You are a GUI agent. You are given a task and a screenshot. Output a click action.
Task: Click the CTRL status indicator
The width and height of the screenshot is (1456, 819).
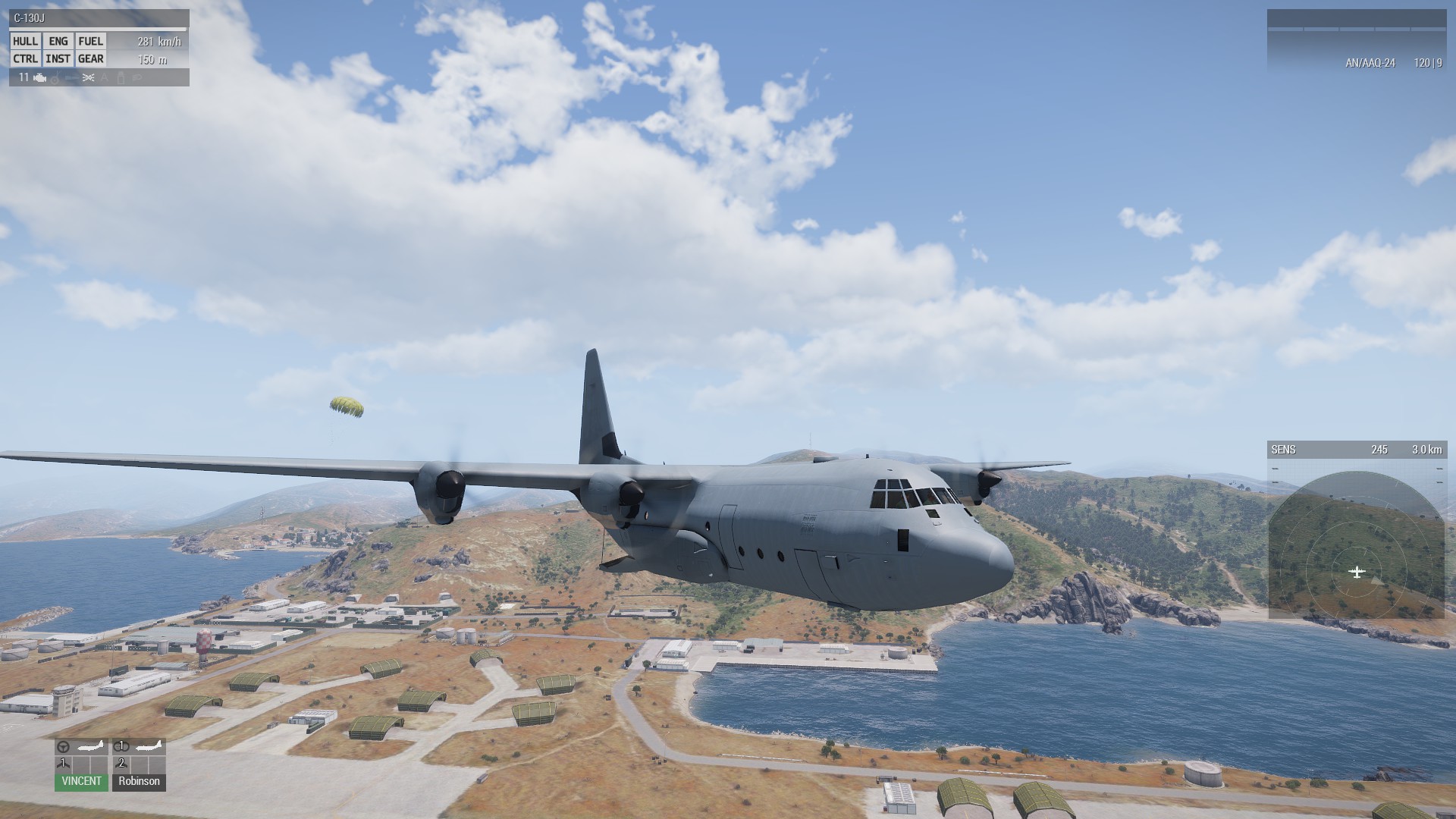[x=25, y=58]
